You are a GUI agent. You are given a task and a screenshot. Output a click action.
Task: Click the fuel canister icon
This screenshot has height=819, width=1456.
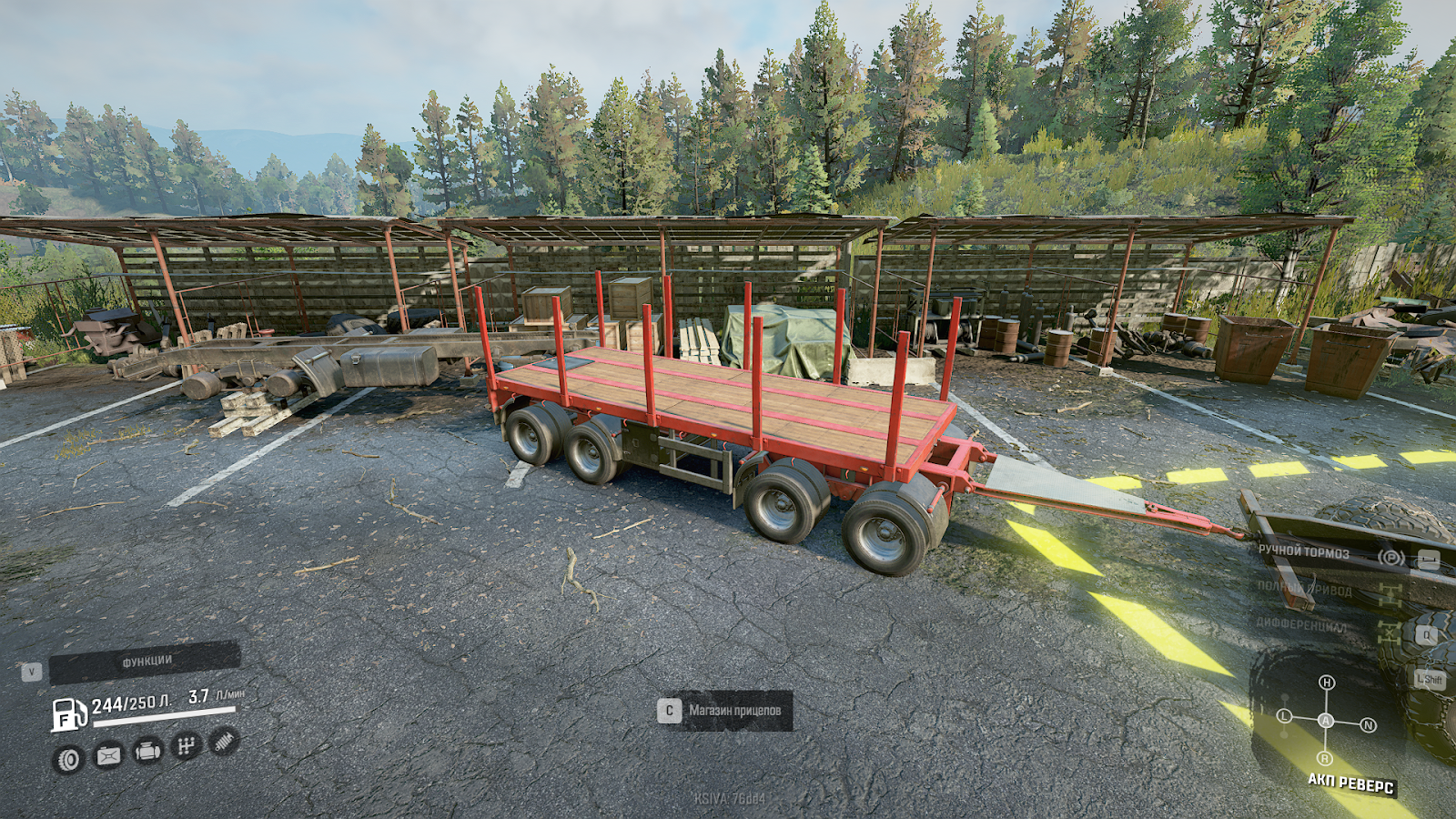pyautogui.click(x=107, y=756)
